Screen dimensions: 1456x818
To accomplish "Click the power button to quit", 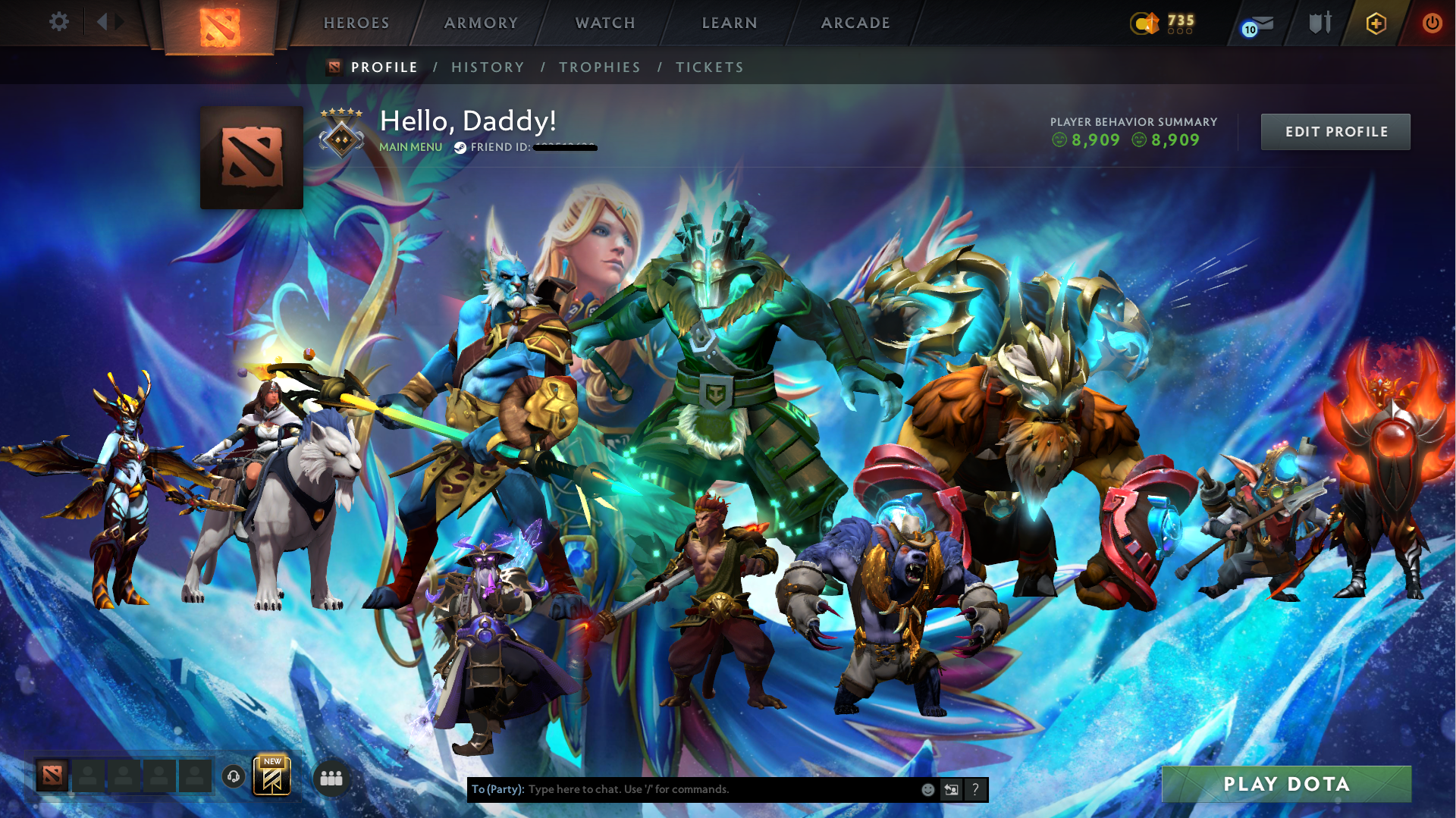I will [x=1432, y=23].
